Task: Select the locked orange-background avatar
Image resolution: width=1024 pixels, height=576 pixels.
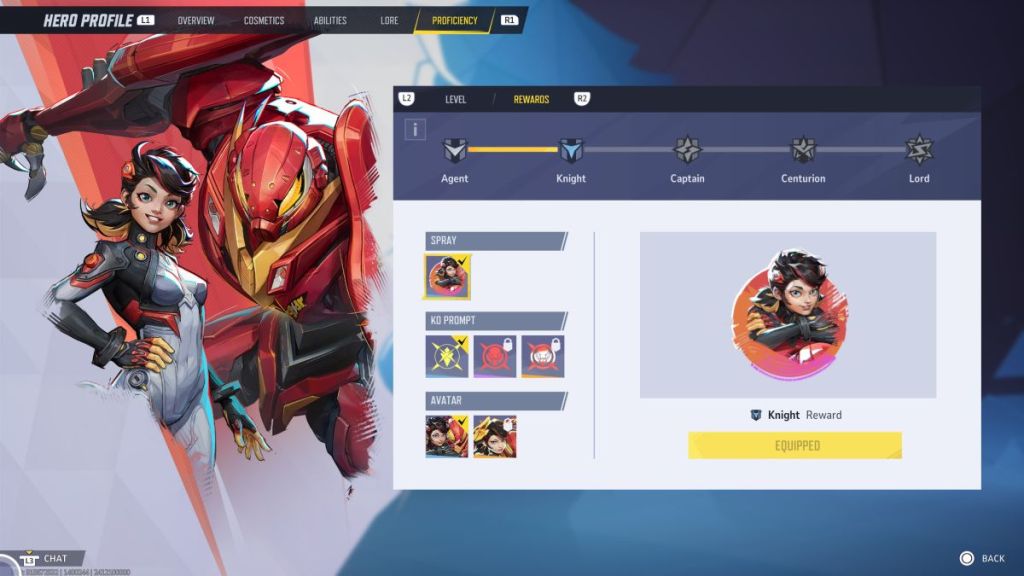Action: tap(495, 436)
